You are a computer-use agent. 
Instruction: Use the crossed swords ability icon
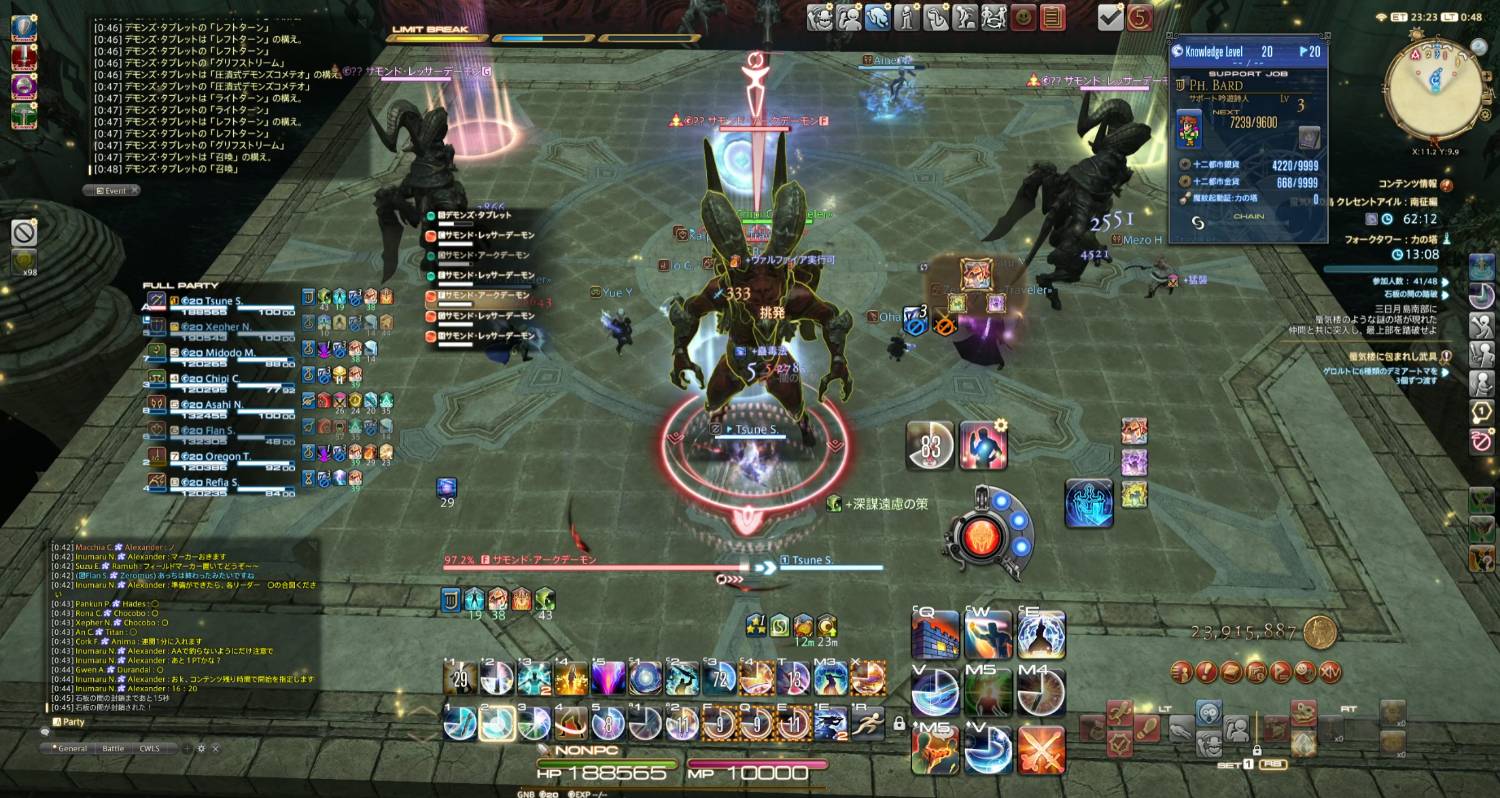1041,749
